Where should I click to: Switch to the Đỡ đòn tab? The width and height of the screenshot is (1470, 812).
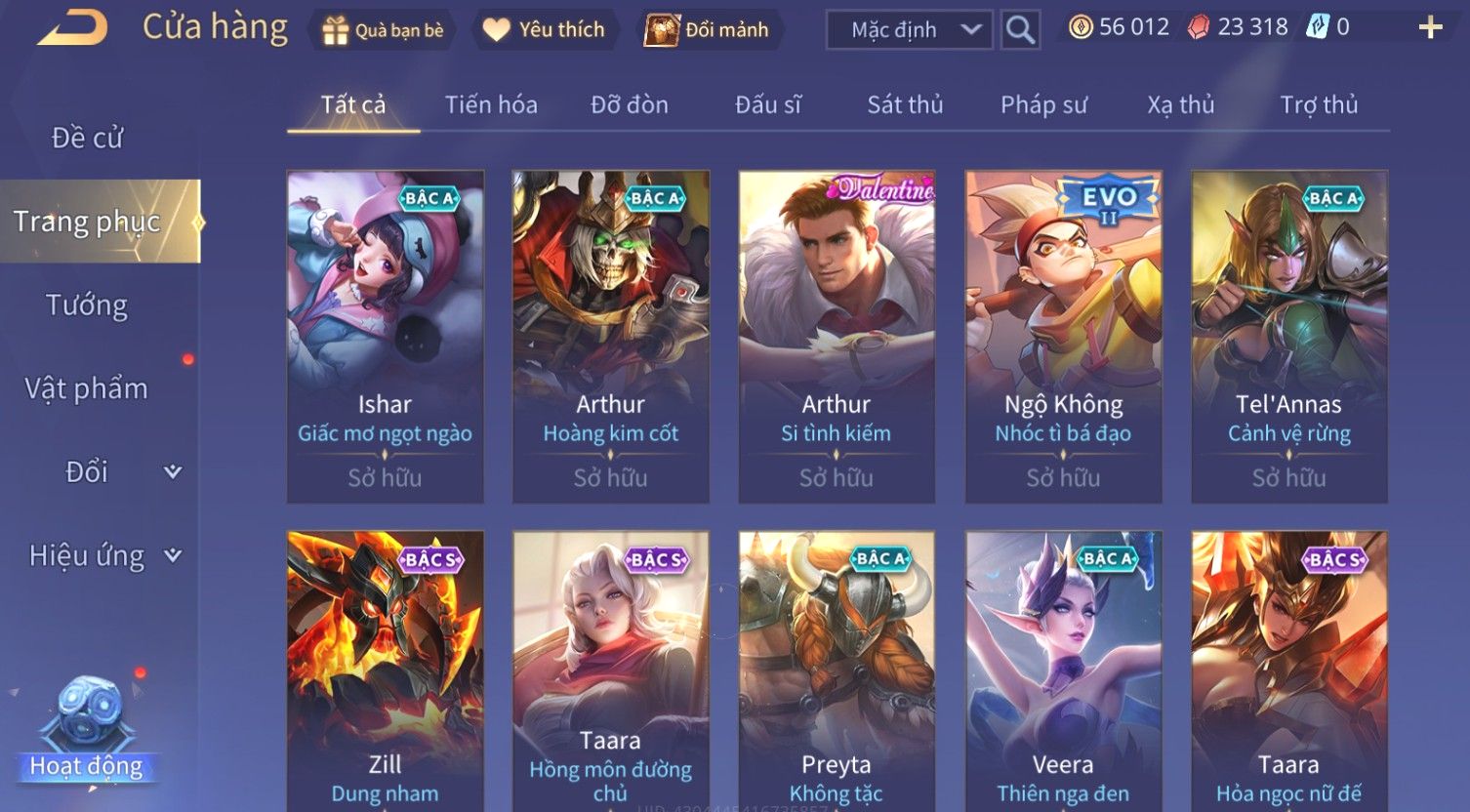pos(630,104)
